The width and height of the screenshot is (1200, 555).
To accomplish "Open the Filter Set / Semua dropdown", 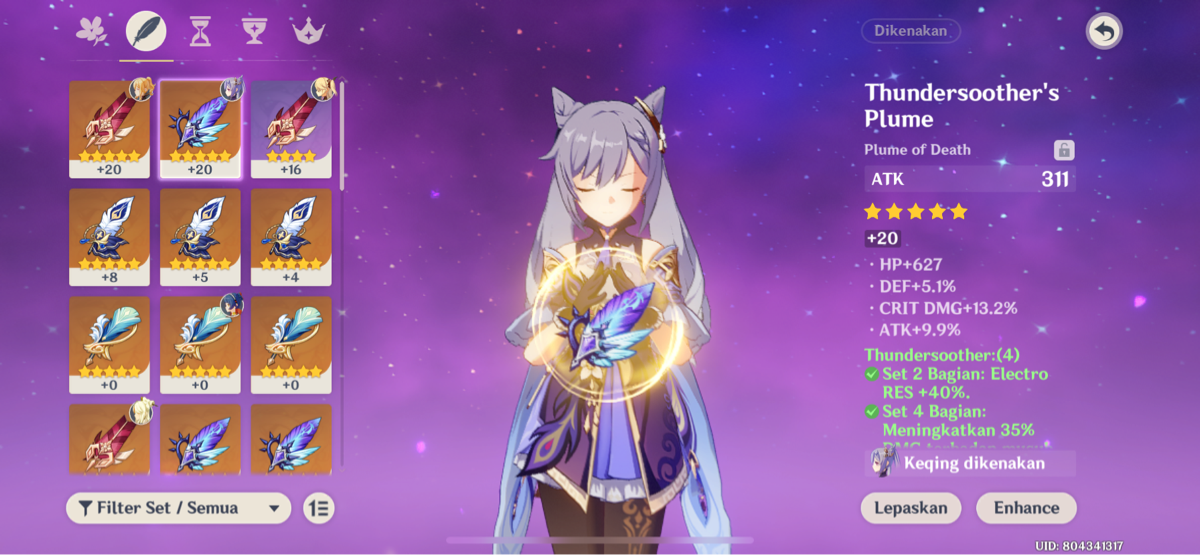I will 178,508.
